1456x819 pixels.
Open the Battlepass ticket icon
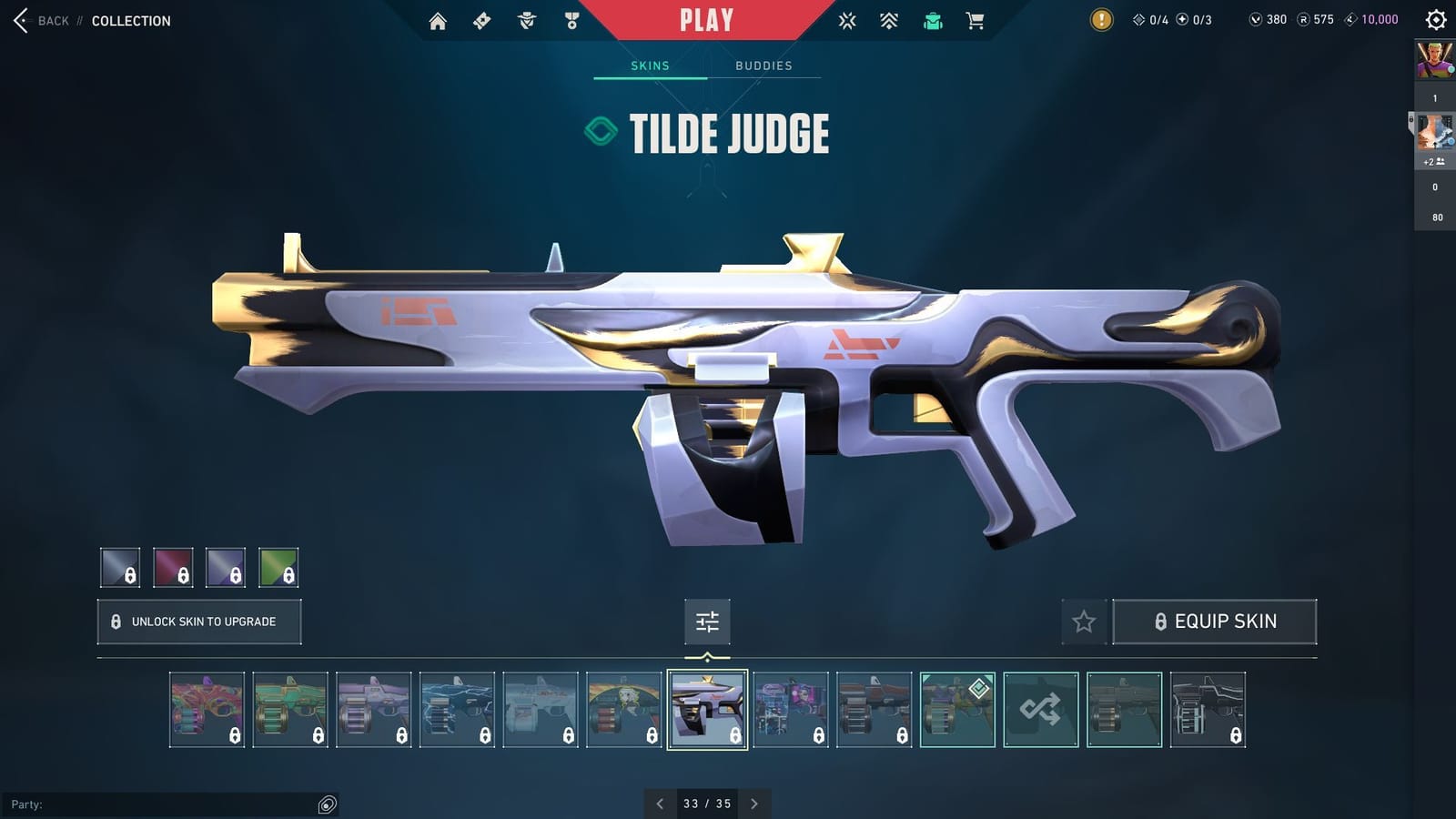point(482,20)
